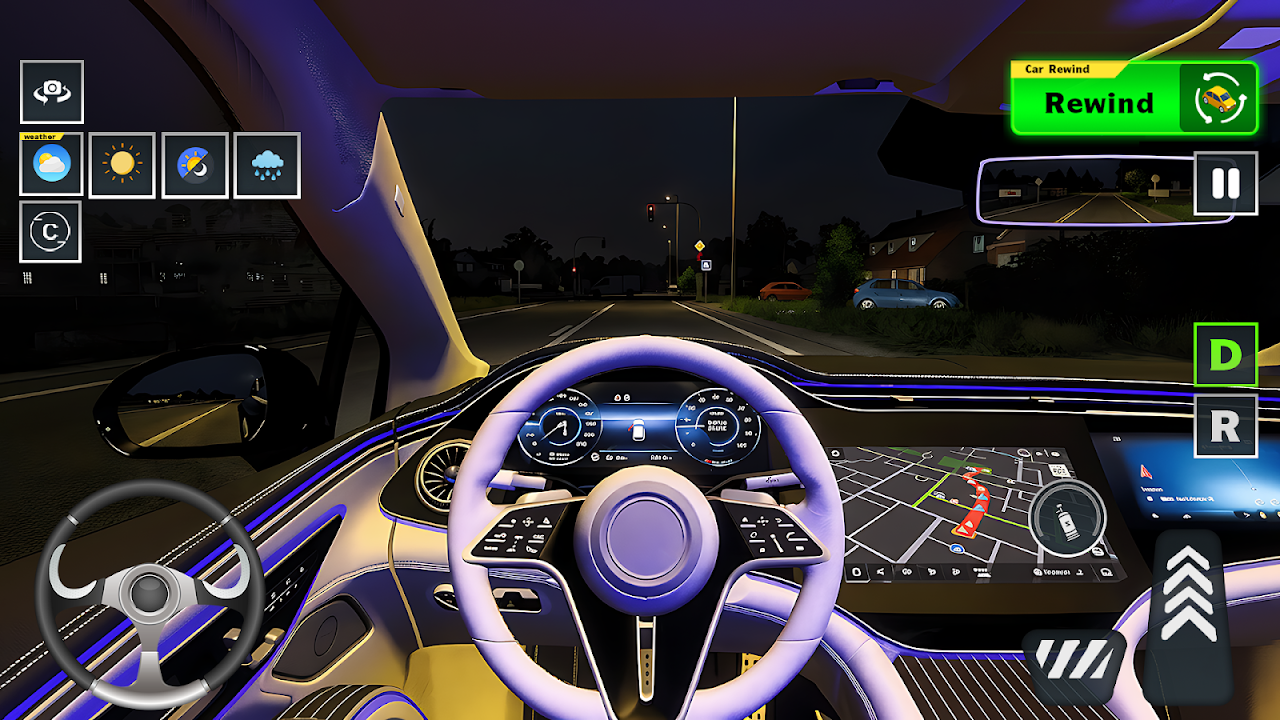Image resolution: width=1280 pixels, height=720 pixels.
Task: Pause the game
Action: point(1225,184)
